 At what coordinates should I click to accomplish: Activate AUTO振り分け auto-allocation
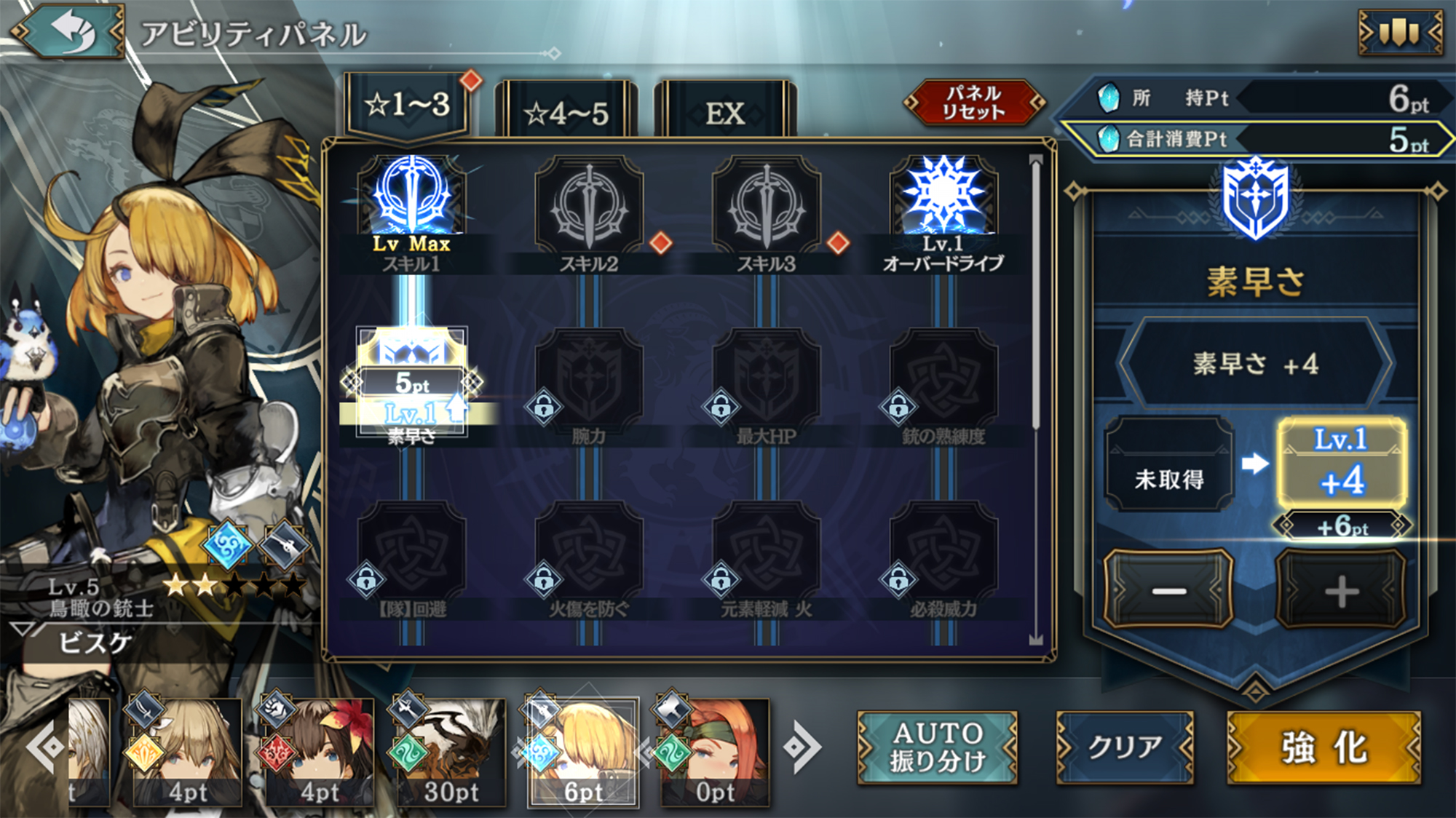point(937,747)
